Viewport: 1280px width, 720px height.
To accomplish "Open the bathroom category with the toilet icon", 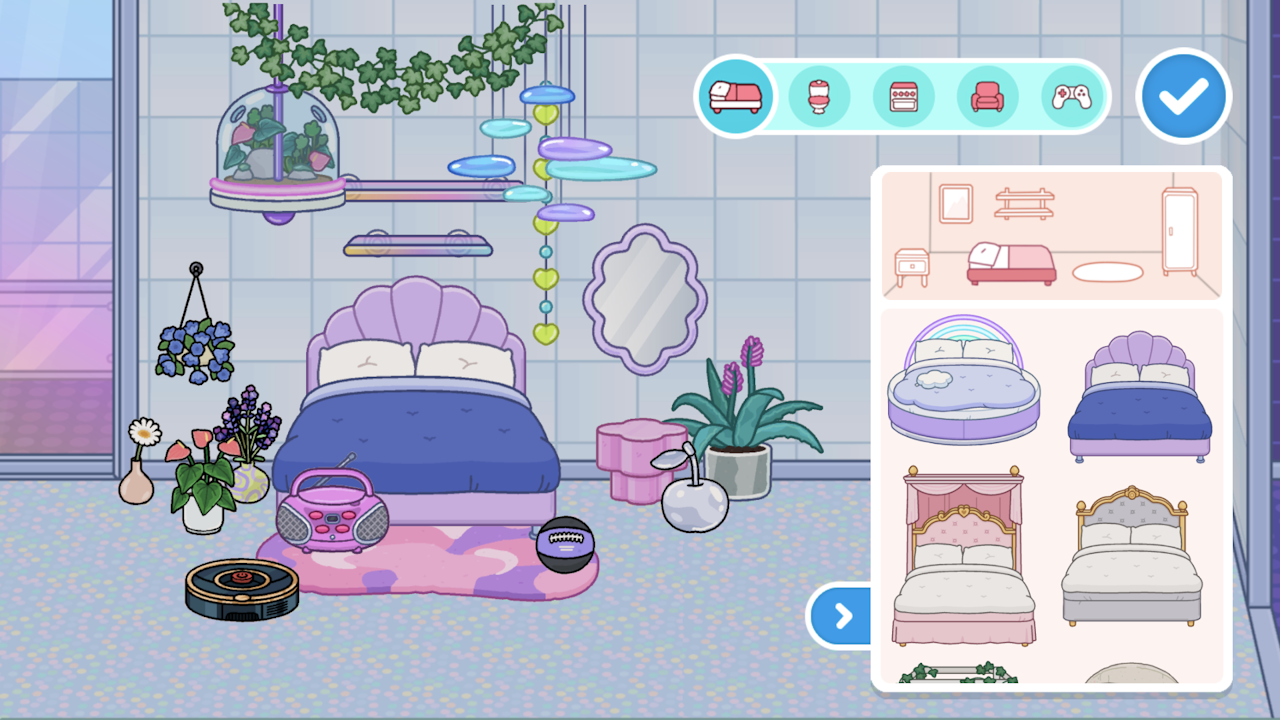I will pyautogui.click(x=820, y=95).
